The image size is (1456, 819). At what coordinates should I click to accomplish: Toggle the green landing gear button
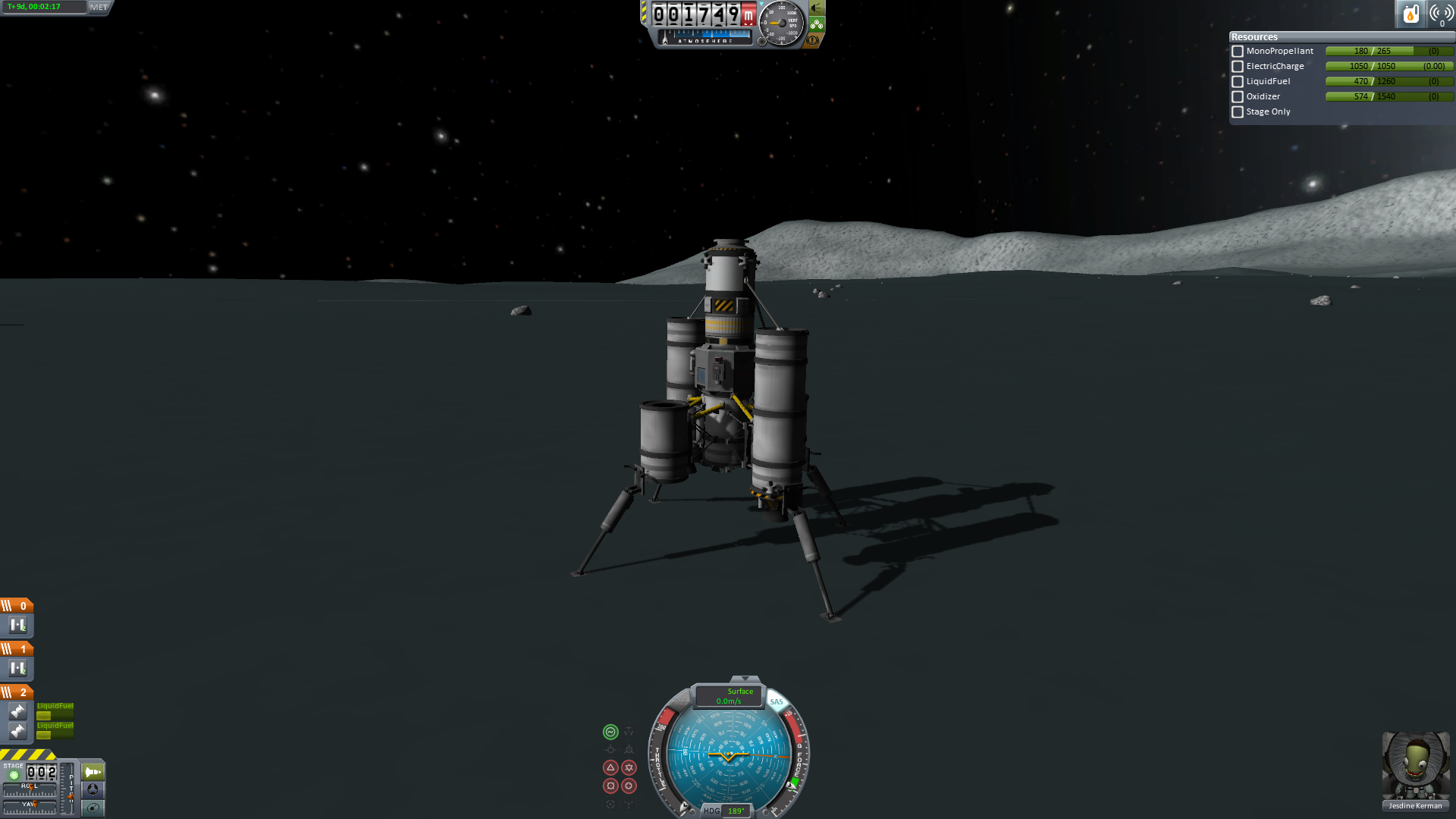[817, 24]
